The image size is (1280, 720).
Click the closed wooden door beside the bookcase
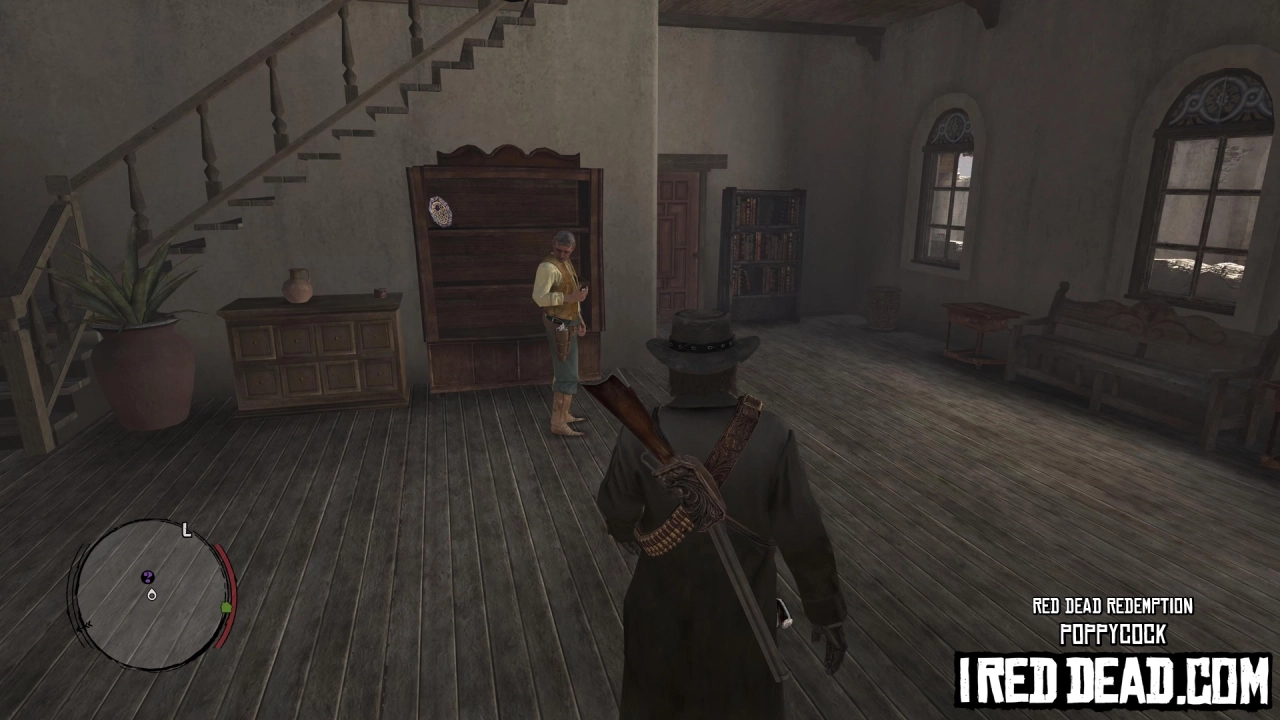[680, 240]
